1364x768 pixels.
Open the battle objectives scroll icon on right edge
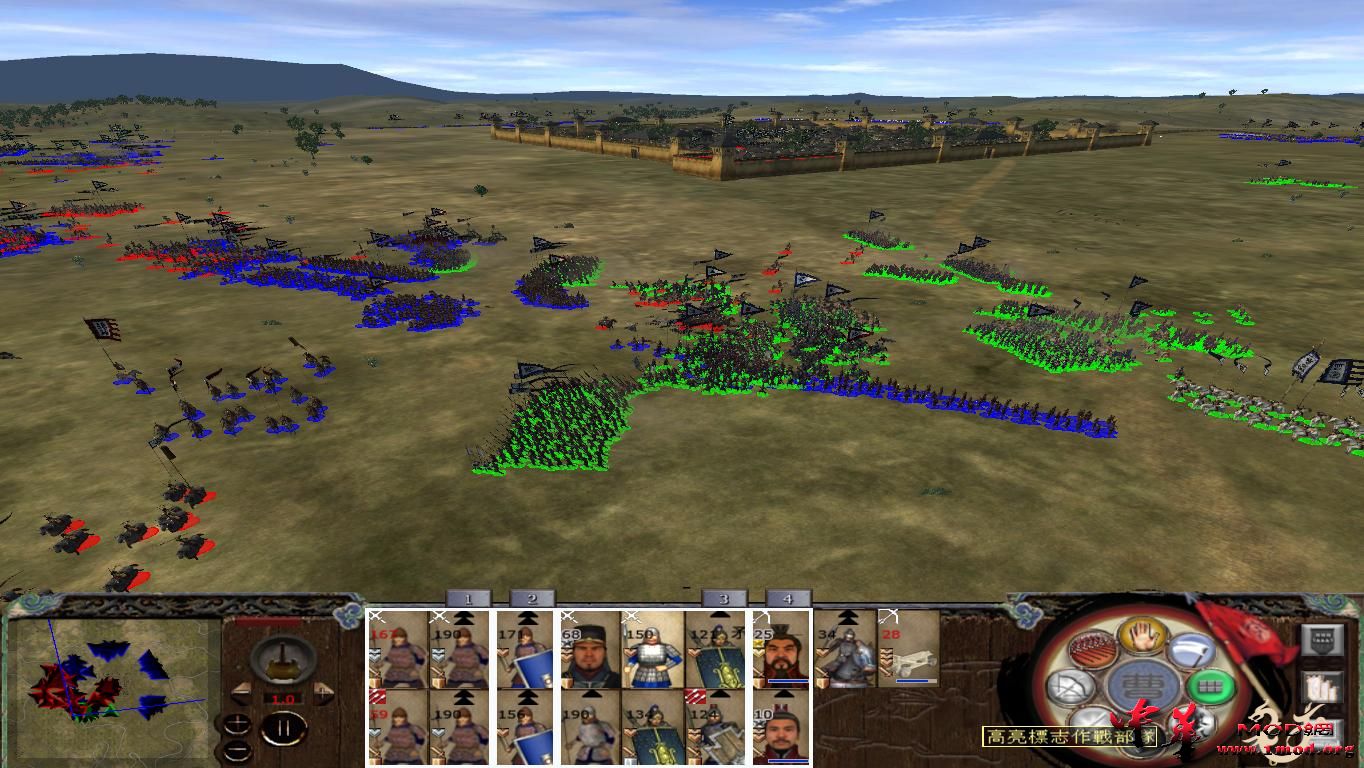1321,688
